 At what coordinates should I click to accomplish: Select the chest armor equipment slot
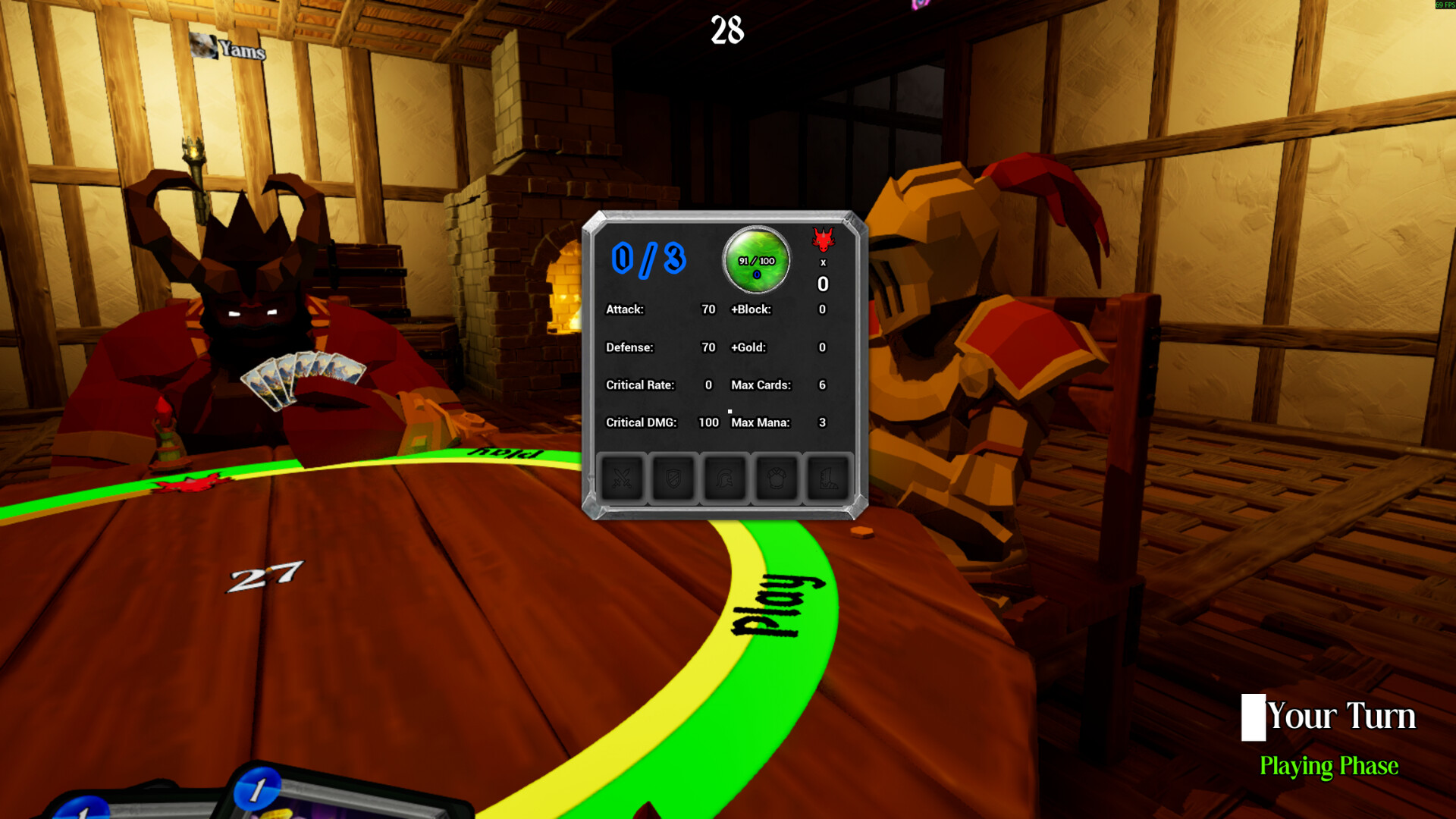[x=776, y=478]
